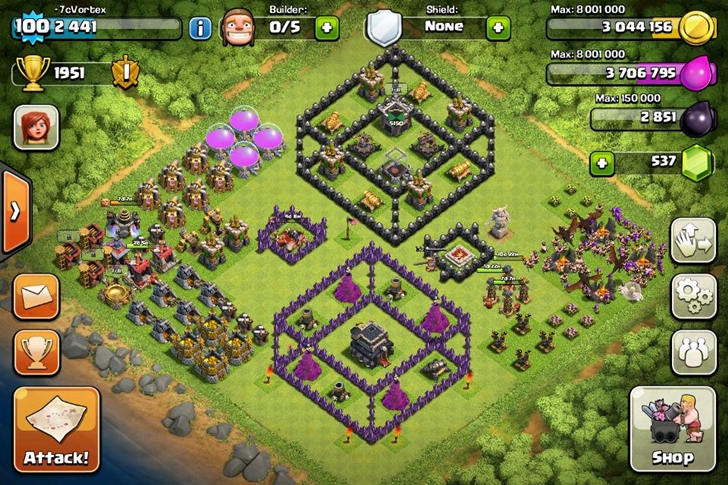
Task: Open the Attack! map button
Action: pyautogui.click(x=56, y=430)
